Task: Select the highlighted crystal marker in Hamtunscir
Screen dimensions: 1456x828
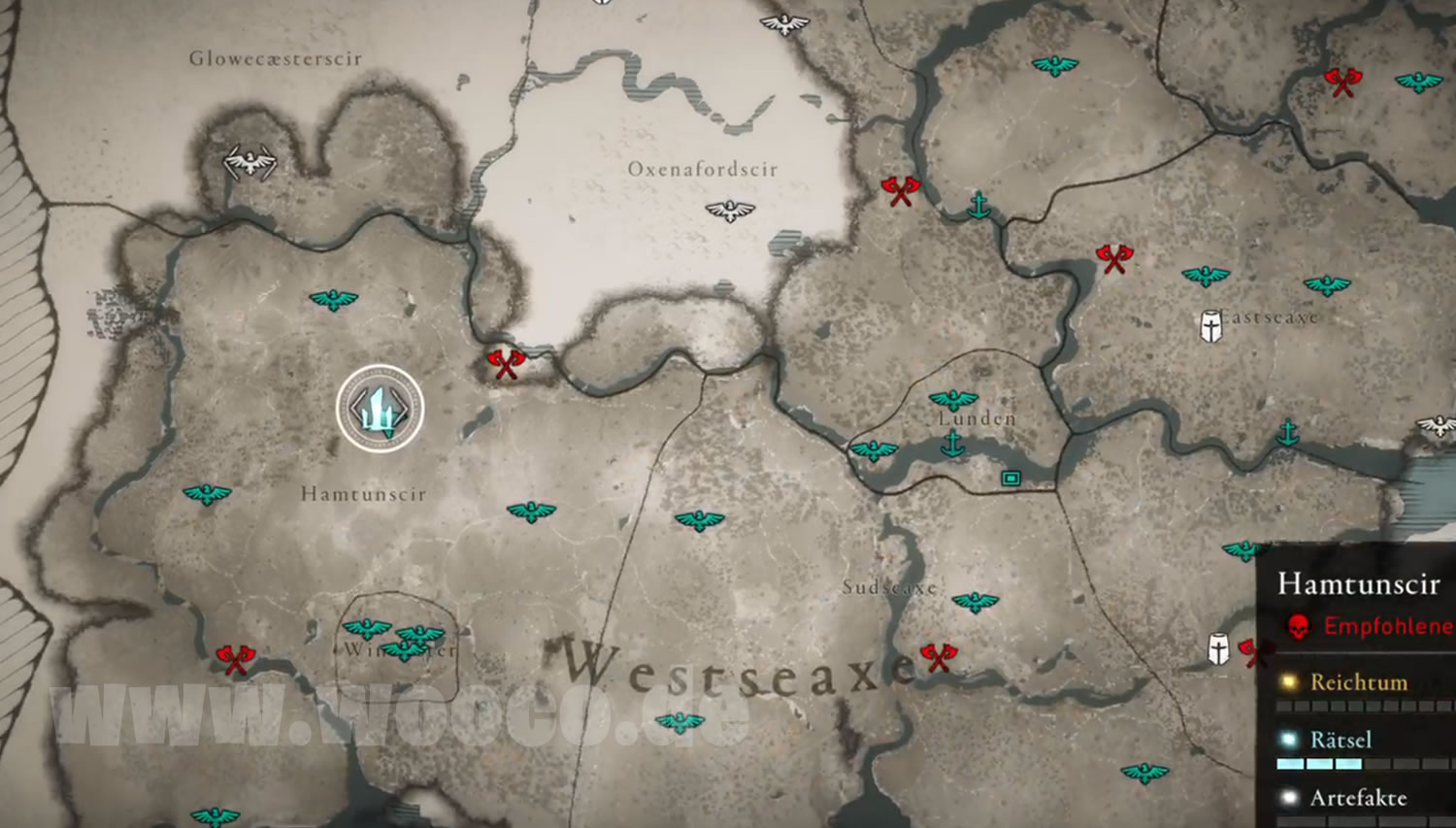Action: pyautogui.click(x=381, y=408)
